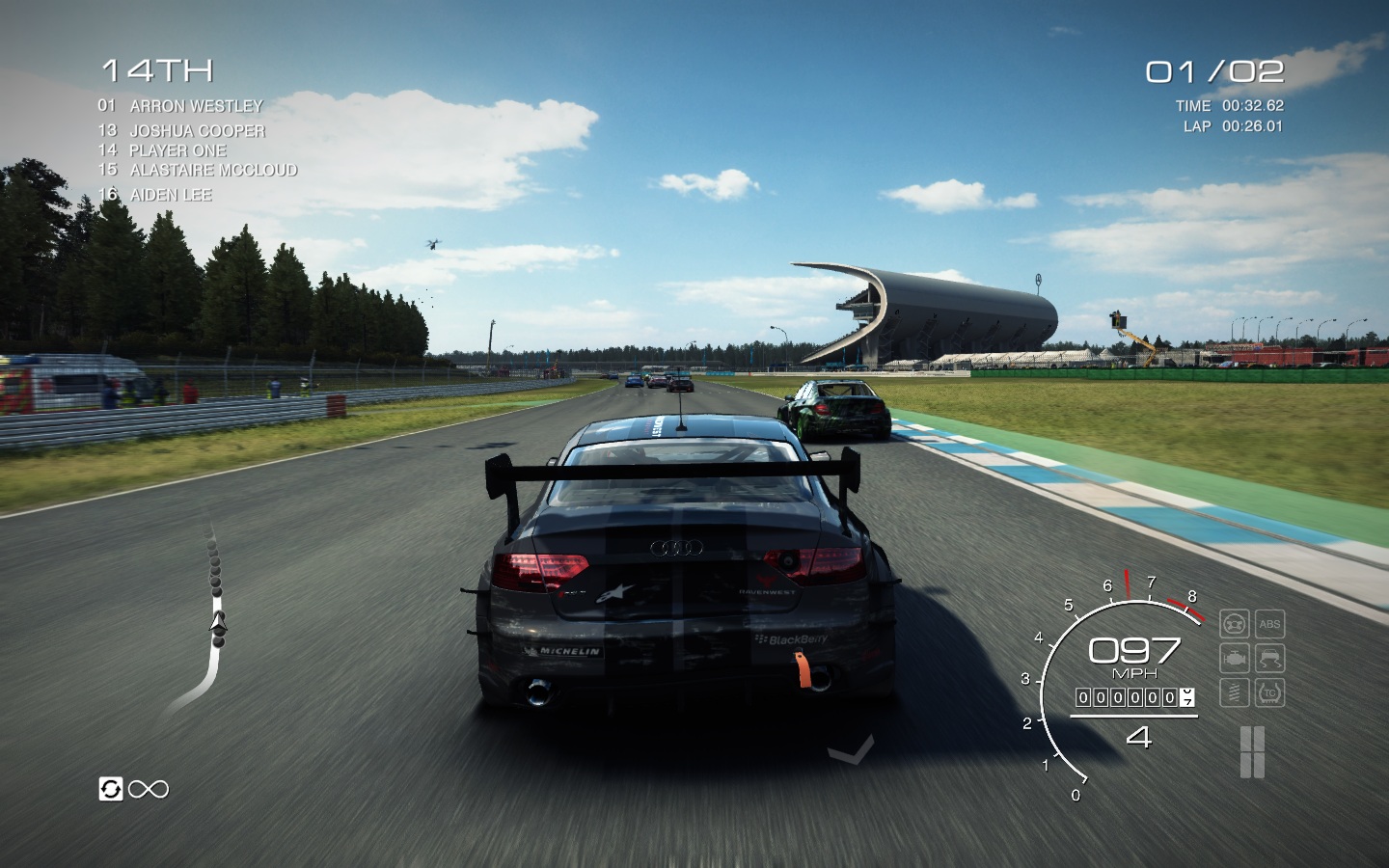Viewport: 1389px width, 868px height.
Task: Click Aiden Lee's leaderboard row
Action: click(171, 195)
